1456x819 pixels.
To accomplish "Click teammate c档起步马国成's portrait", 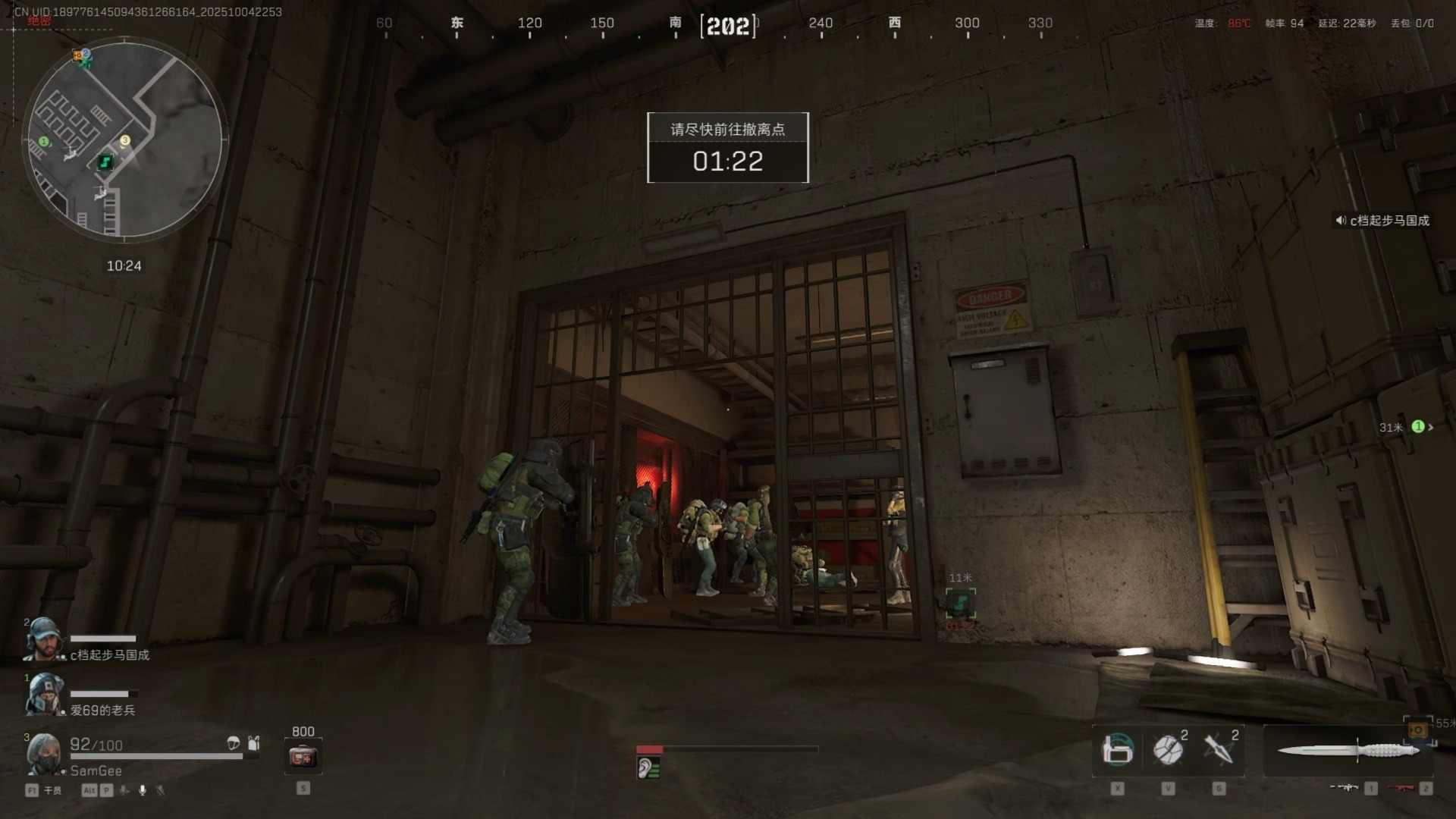I will 43,641.
